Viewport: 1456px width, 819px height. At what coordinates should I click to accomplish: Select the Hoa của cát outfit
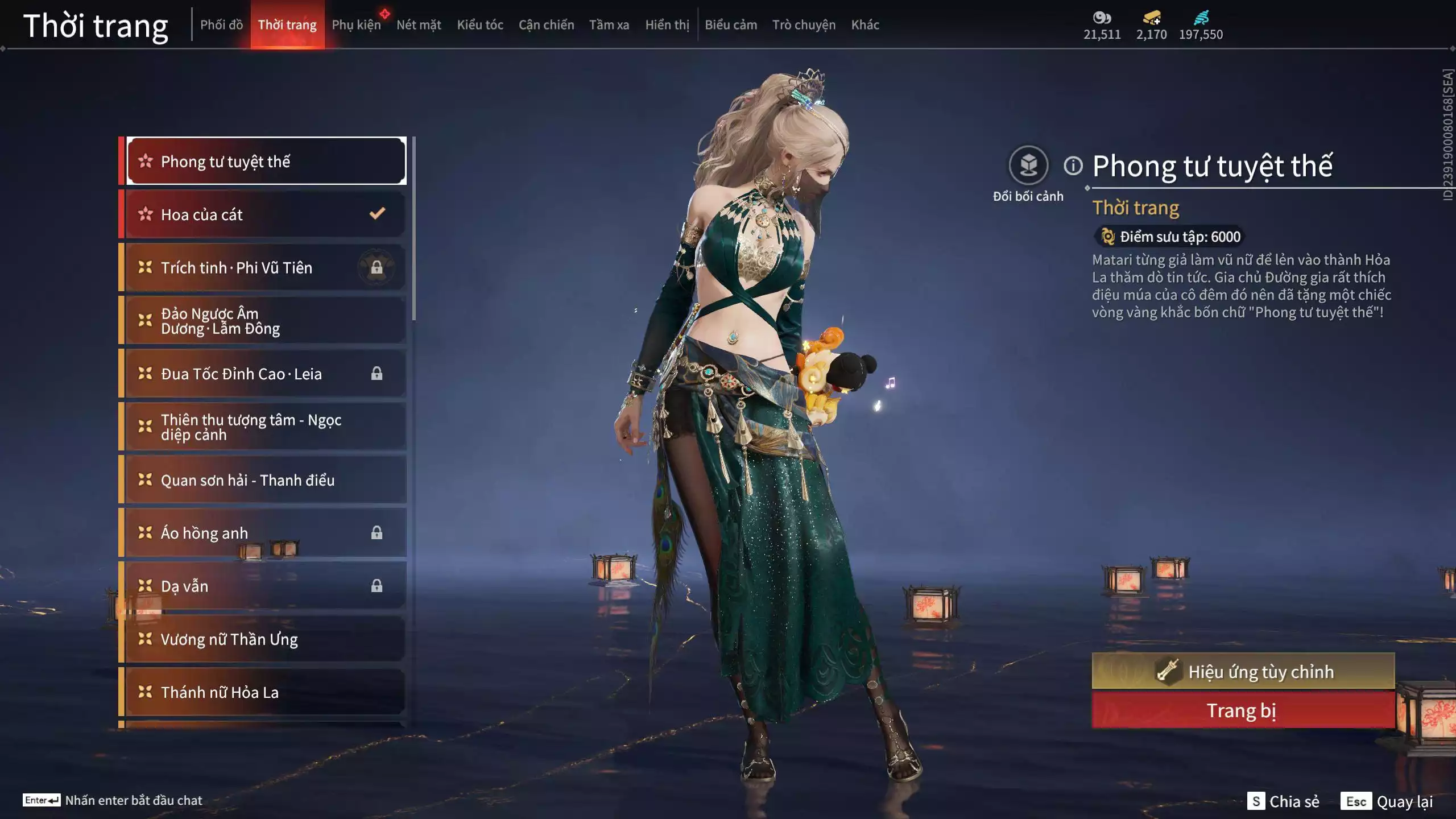[265, 214]
